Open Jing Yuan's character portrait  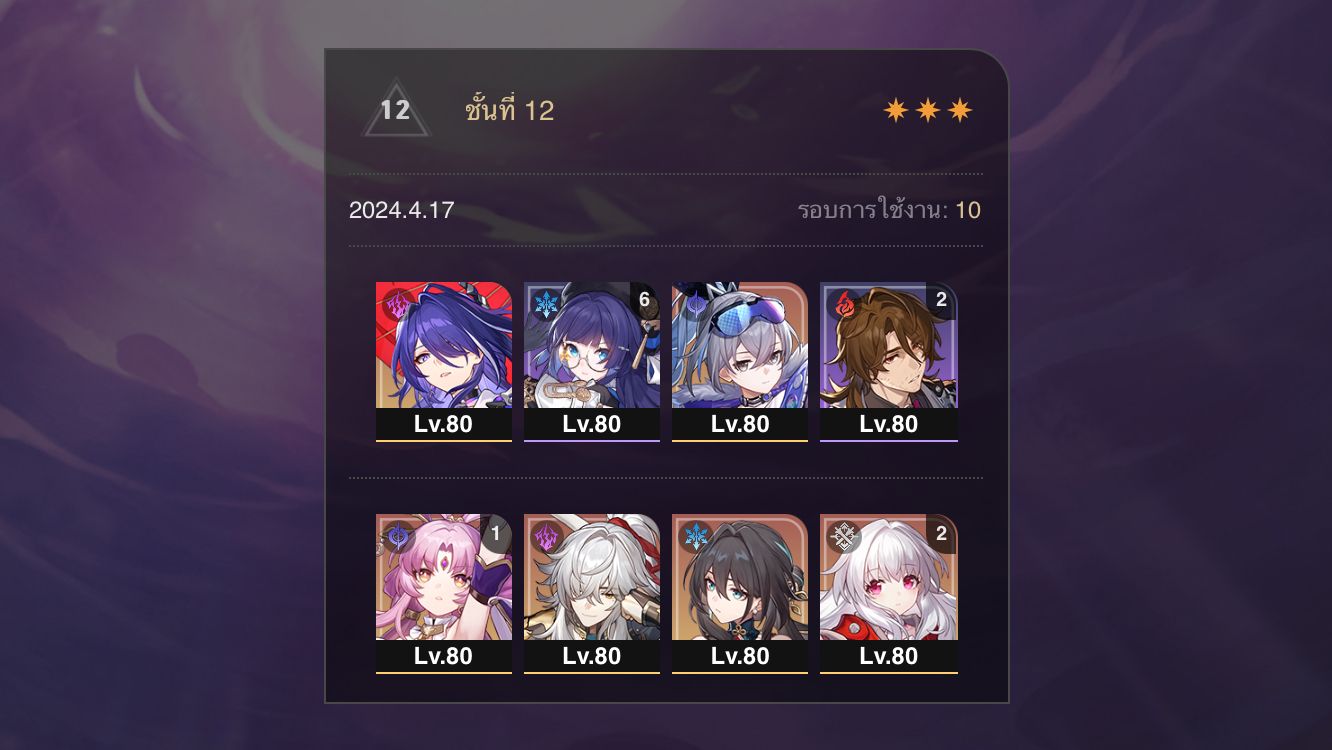(x=591, y=578)
